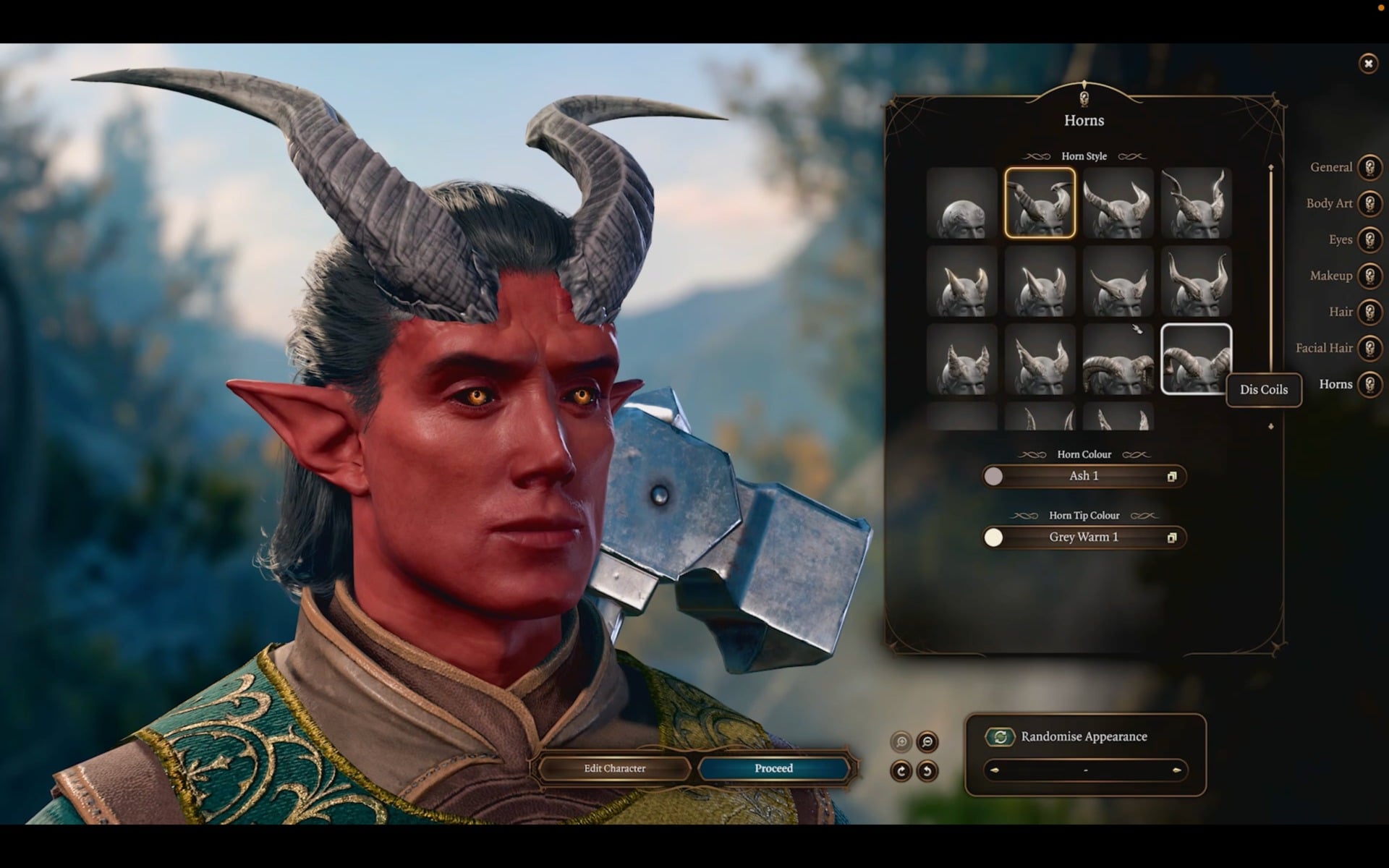Screen dimensions: 1389x868
Task: Switch to the Hair section
Action: (x=1369, y=312)
